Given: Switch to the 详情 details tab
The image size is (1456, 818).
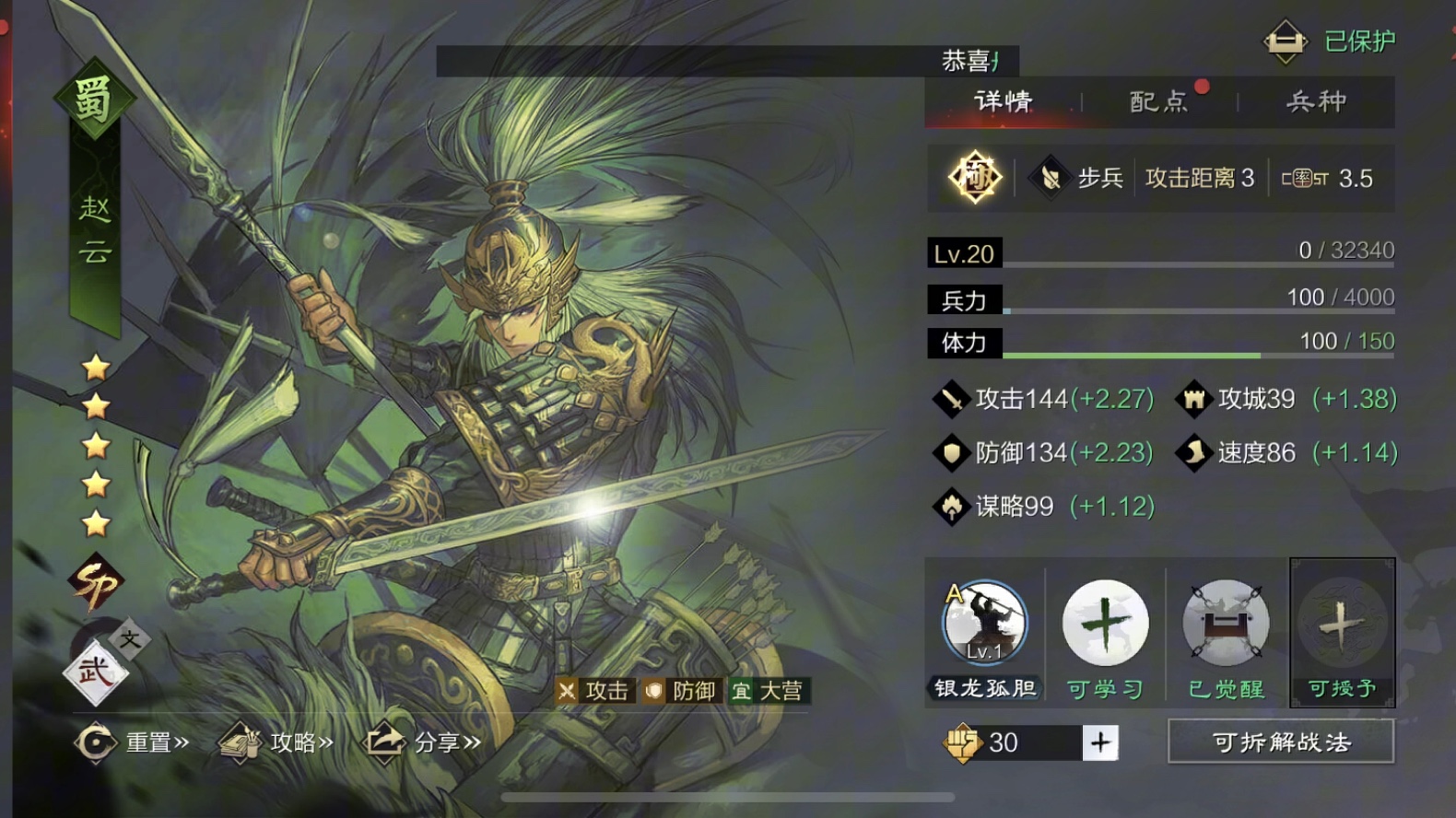Looking at the screenshot, I should (1003, 101).
